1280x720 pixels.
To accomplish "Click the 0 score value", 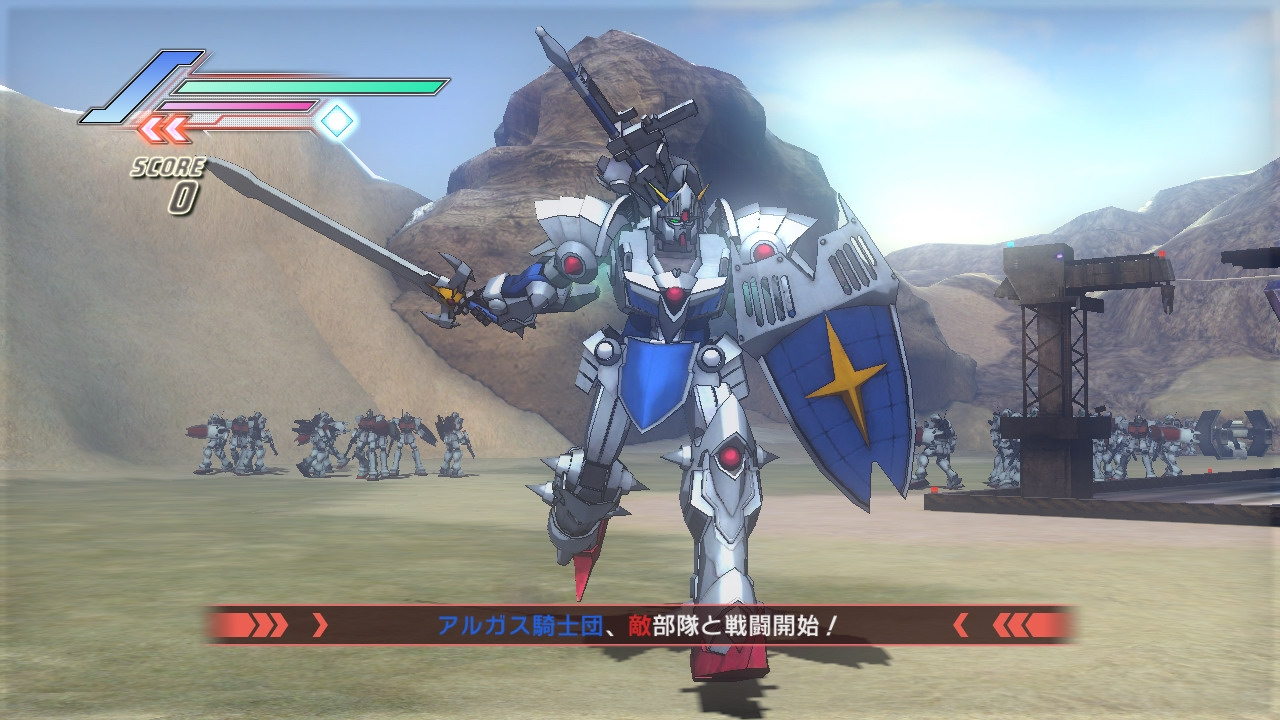I will (184, 194).
